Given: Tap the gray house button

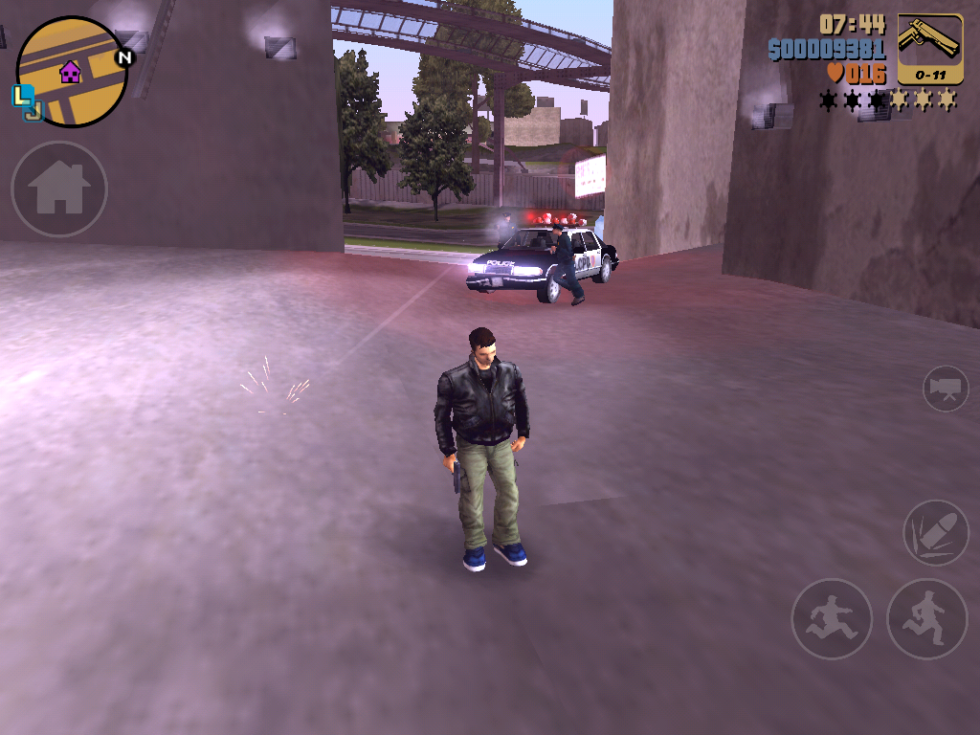Looking at the screenshot, I should (x=59, y=188).
